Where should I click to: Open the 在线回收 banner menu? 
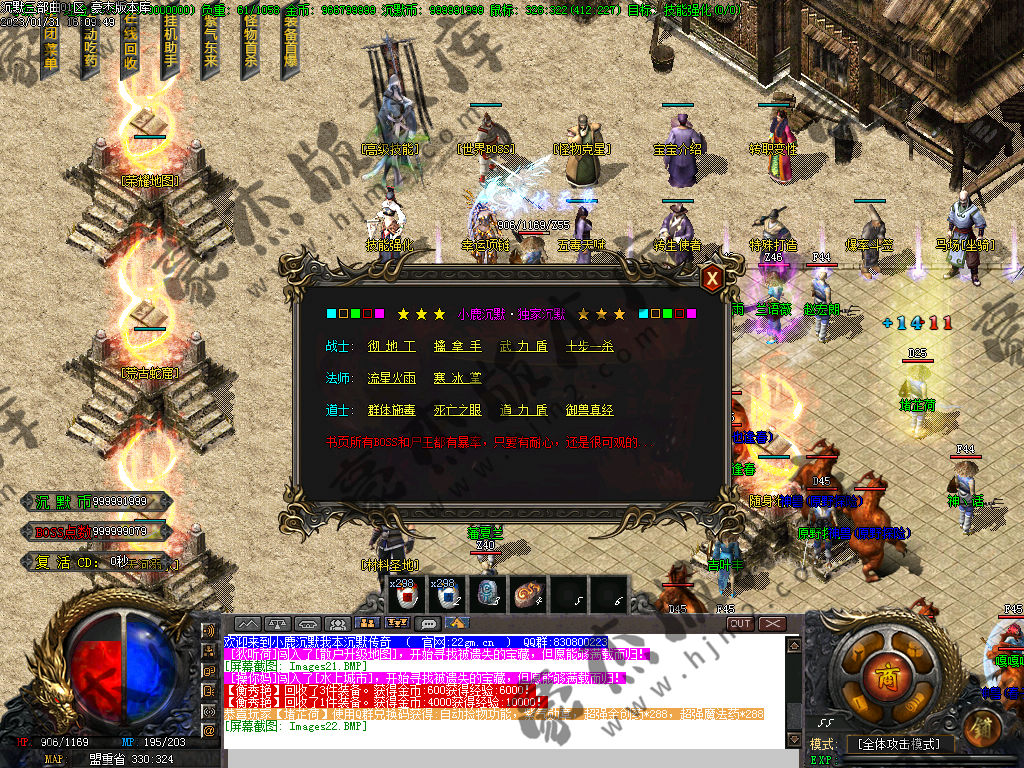point(130,45)
